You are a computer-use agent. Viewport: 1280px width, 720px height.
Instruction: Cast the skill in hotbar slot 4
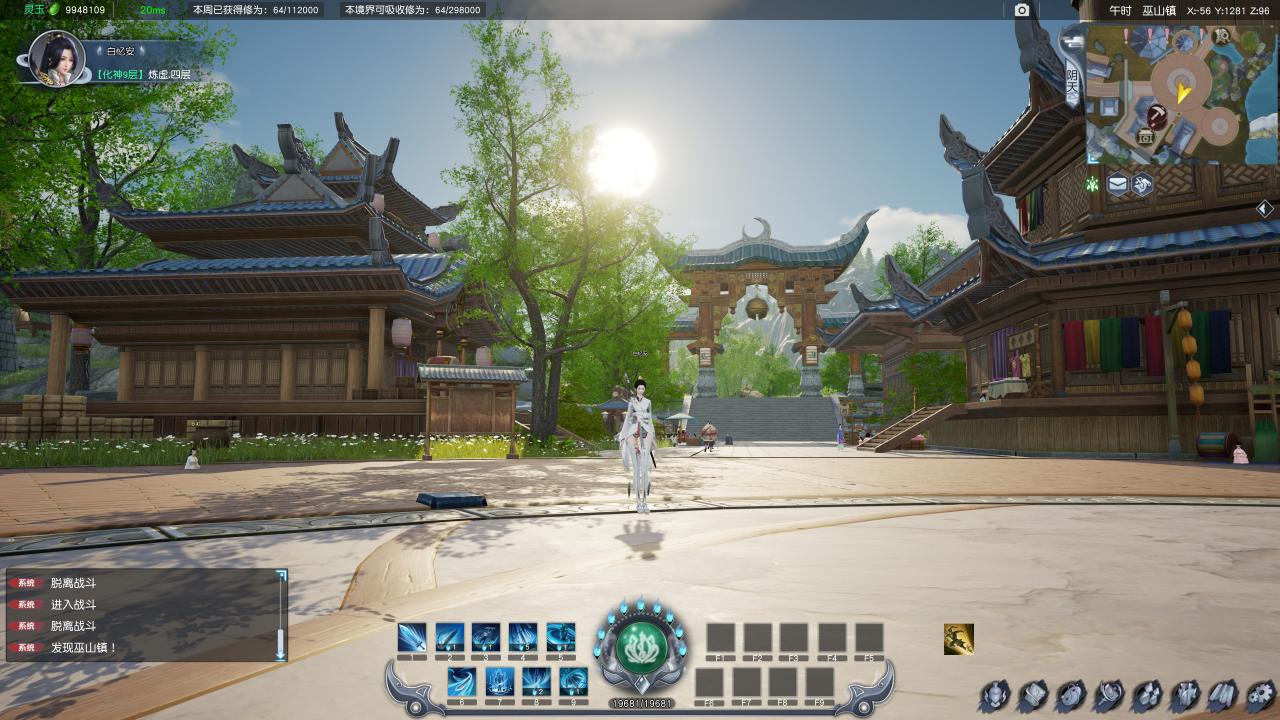(x=523, y=637)
